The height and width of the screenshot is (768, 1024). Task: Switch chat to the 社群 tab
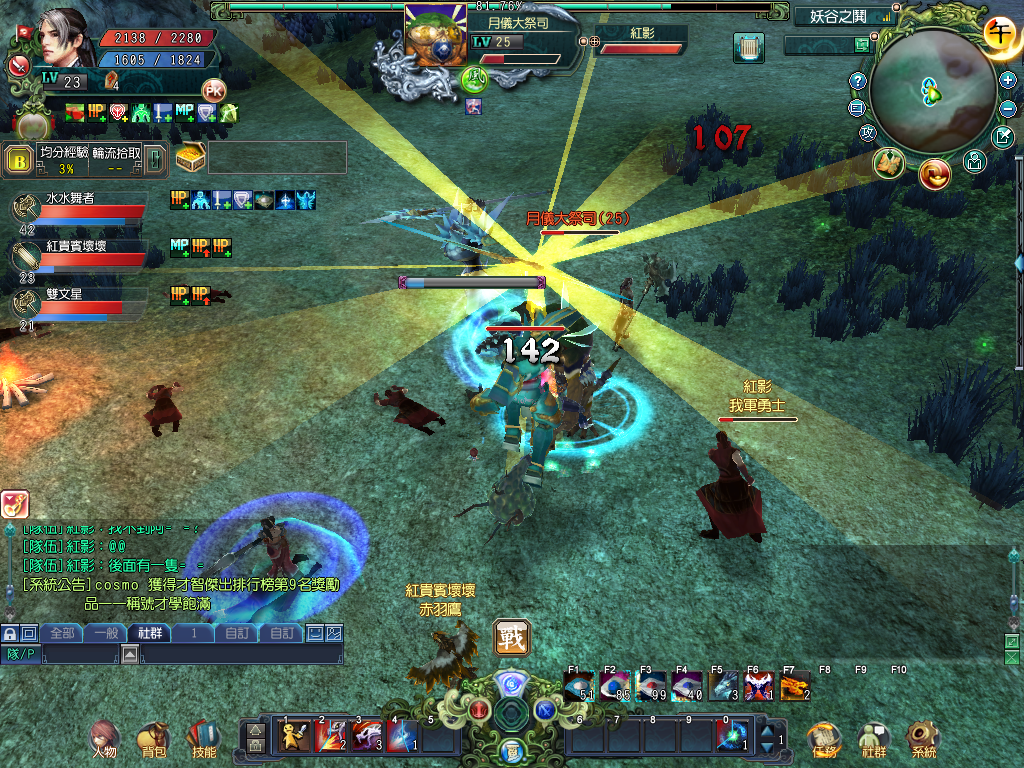(x=150, y=633)
